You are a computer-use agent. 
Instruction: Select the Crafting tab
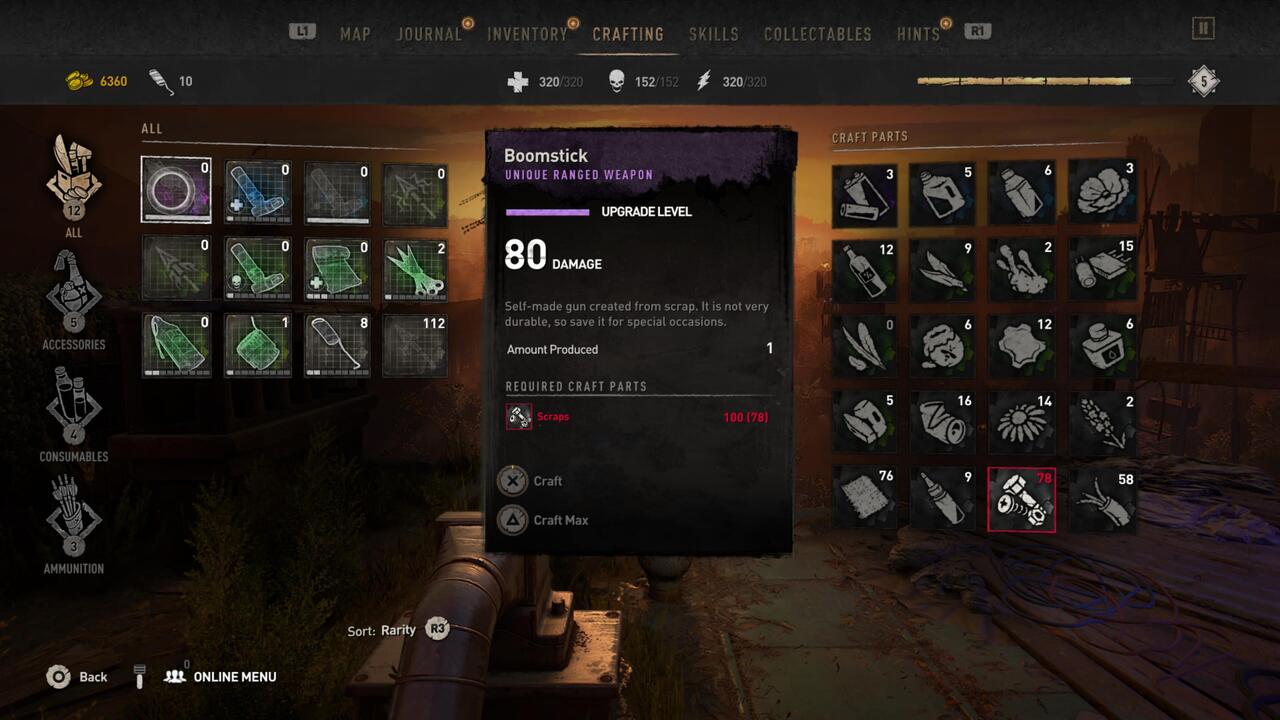[x=628, y=34]
